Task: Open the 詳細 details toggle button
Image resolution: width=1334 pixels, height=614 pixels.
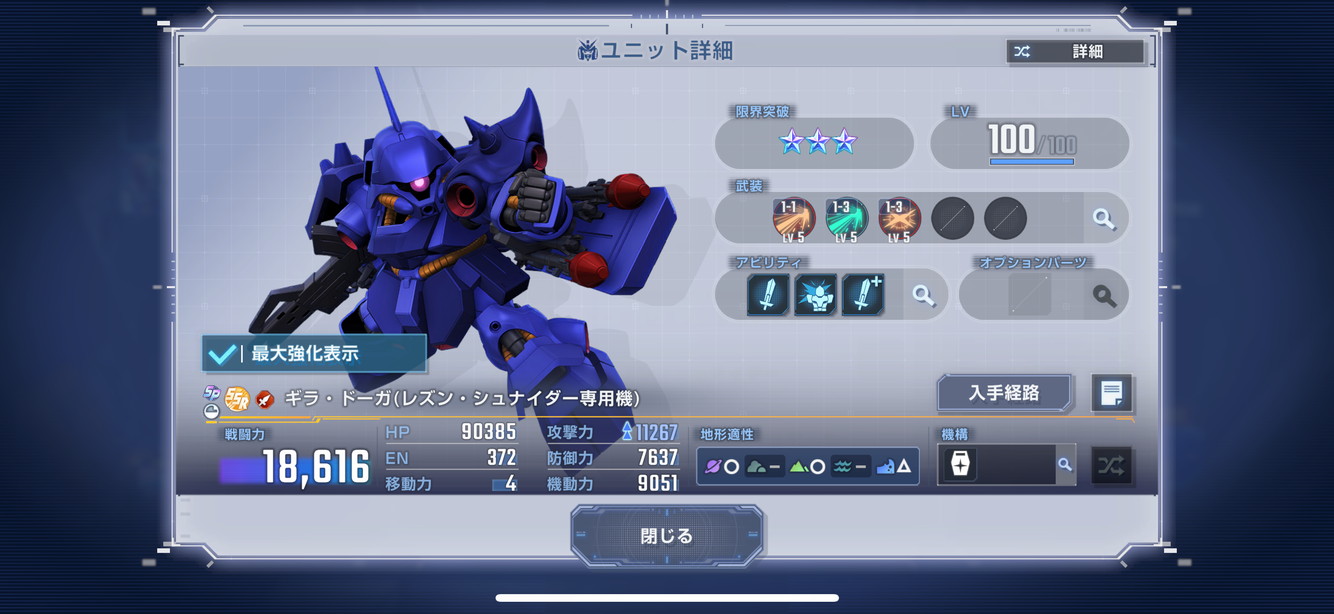Action: click(1075, 52)
